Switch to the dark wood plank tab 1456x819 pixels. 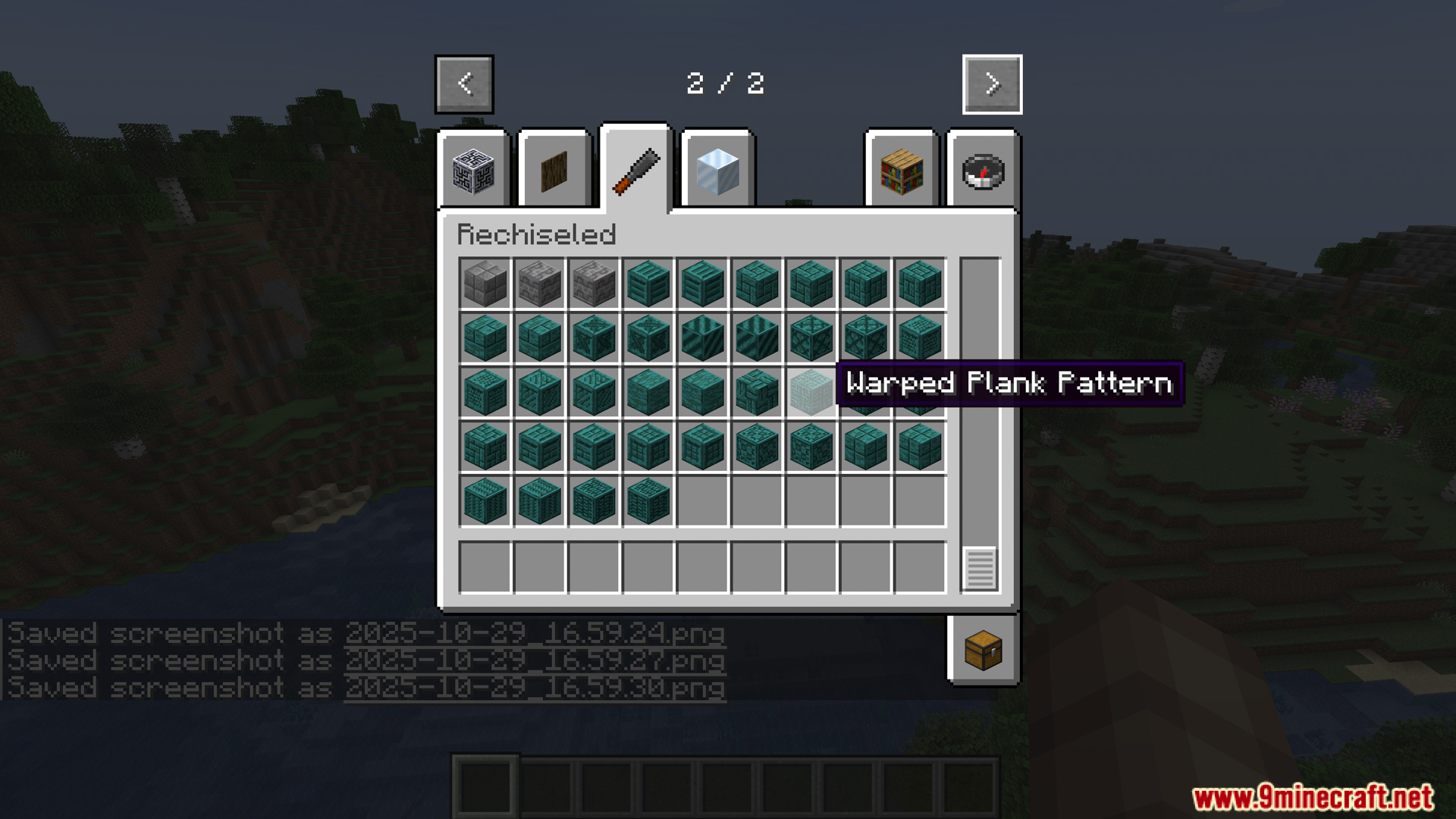pyautogui.click(x=554, y=171)
